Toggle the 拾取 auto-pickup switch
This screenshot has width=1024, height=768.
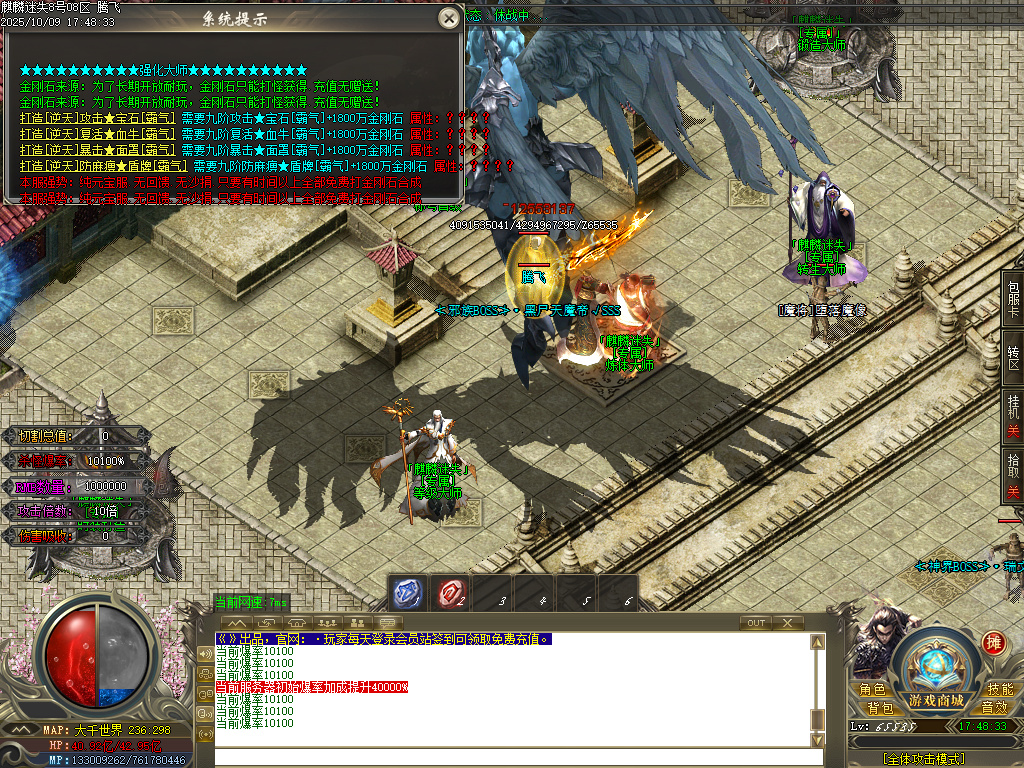(1013, 479)
